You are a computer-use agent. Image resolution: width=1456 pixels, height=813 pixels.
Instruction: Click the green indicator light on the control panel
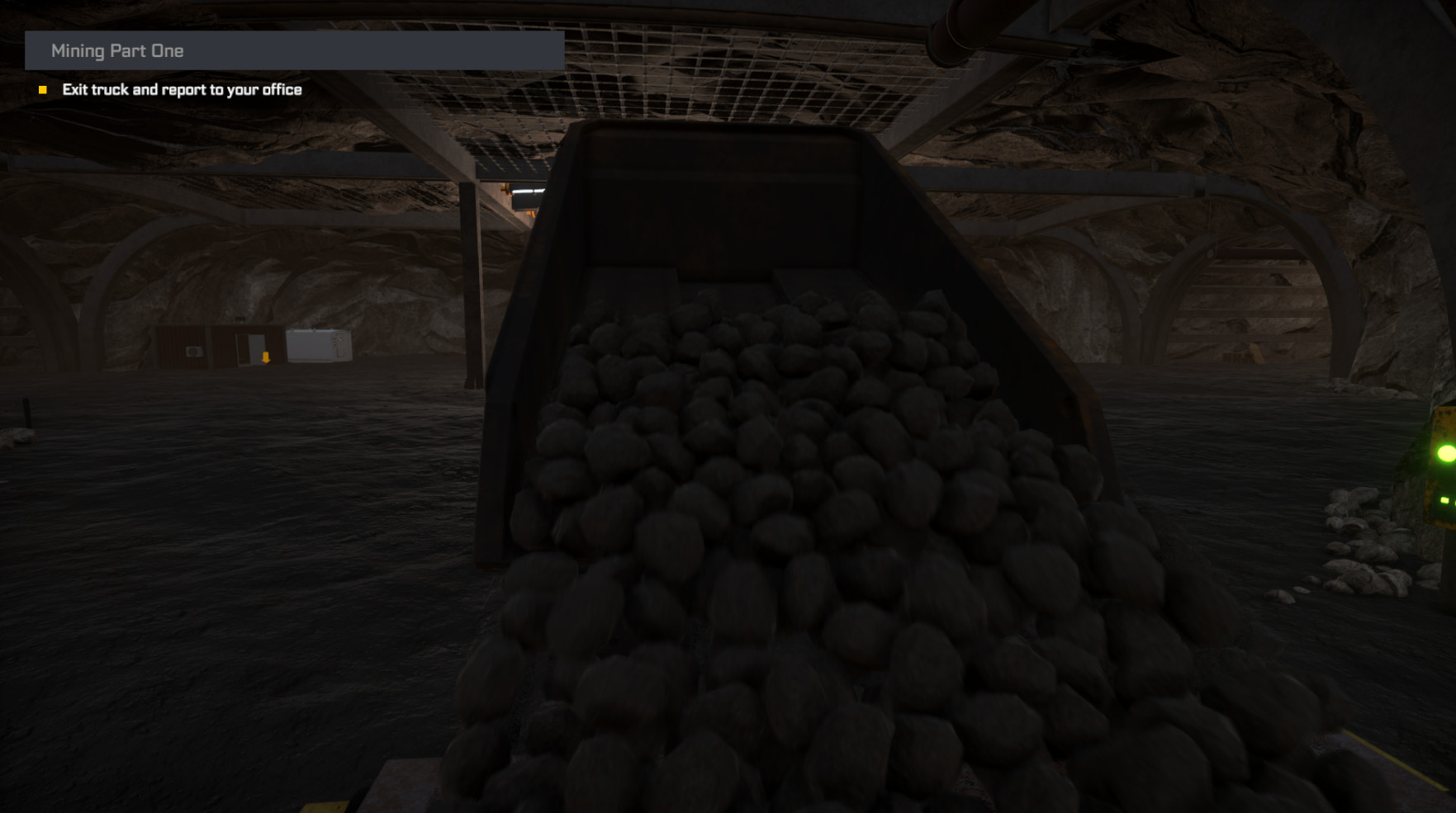(x=1445, y=452)
